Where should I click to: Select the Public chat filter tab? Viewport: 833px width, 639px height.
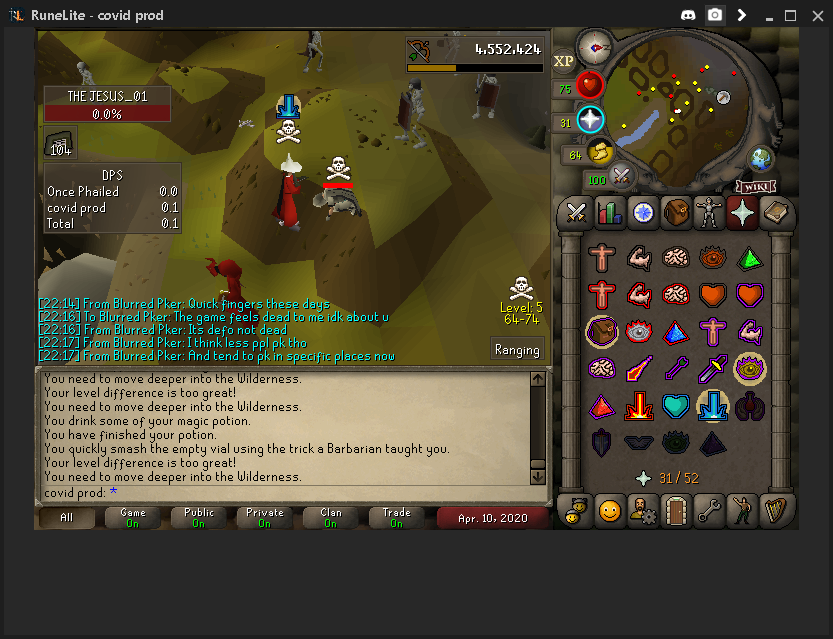198,517
